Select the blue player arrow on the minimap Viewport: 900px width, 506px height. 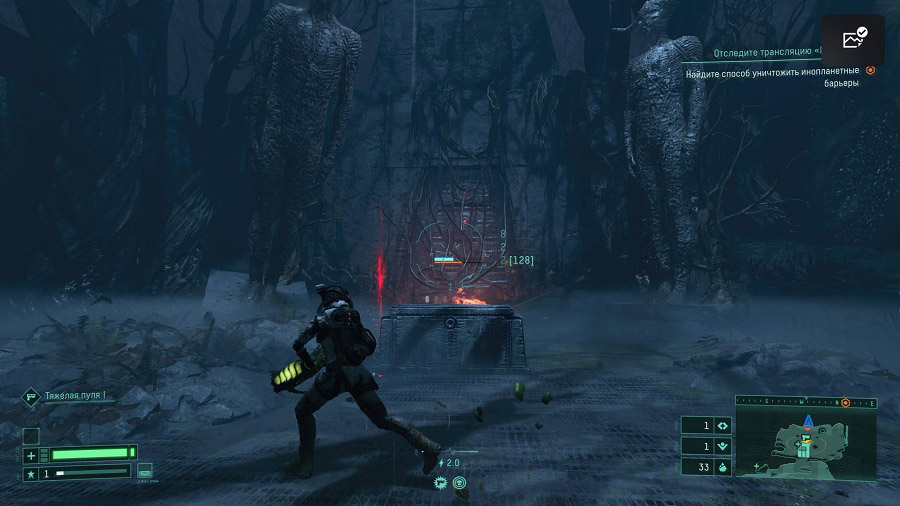[x=807, y=420]
